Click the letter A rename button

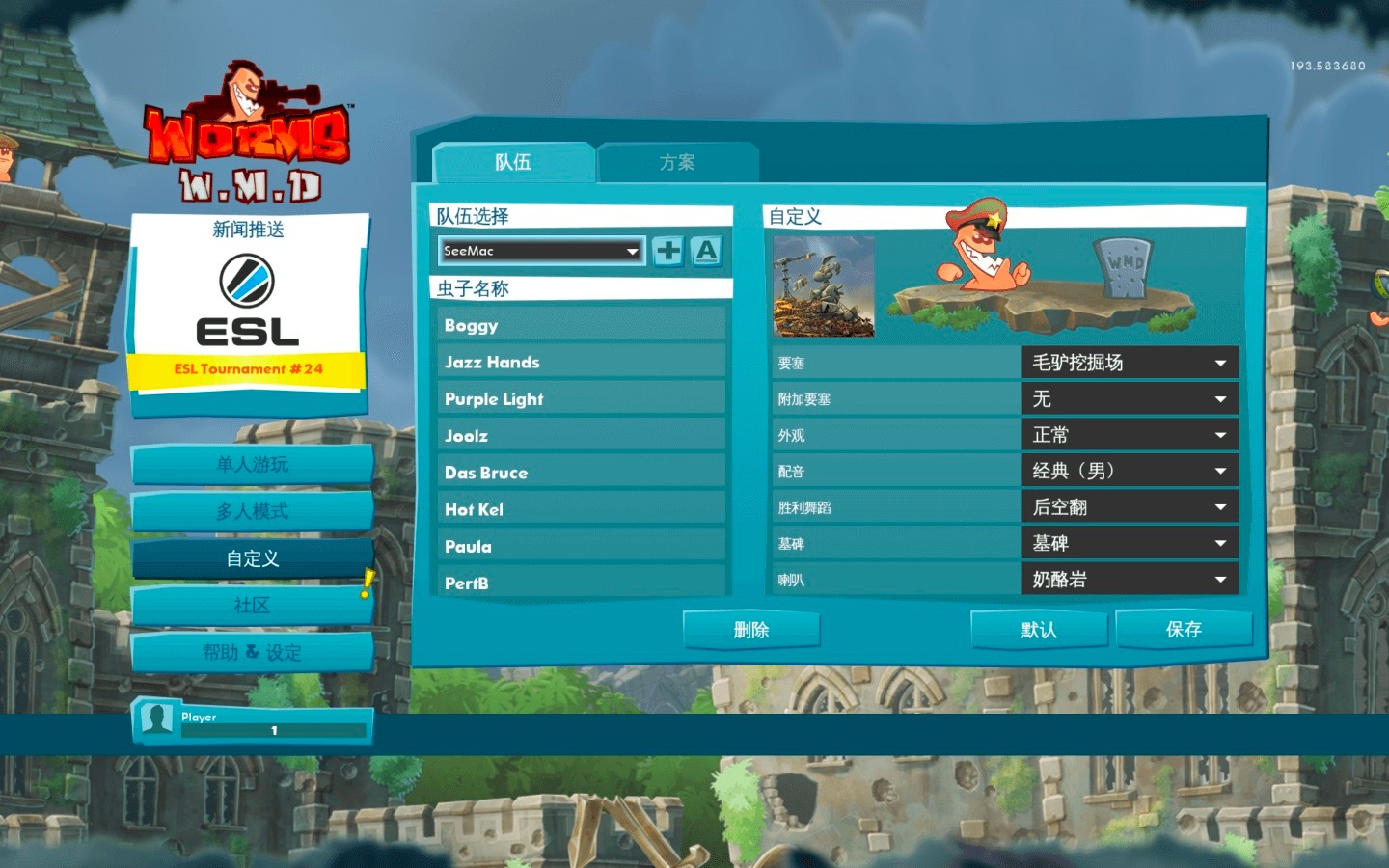pos(706,251)
